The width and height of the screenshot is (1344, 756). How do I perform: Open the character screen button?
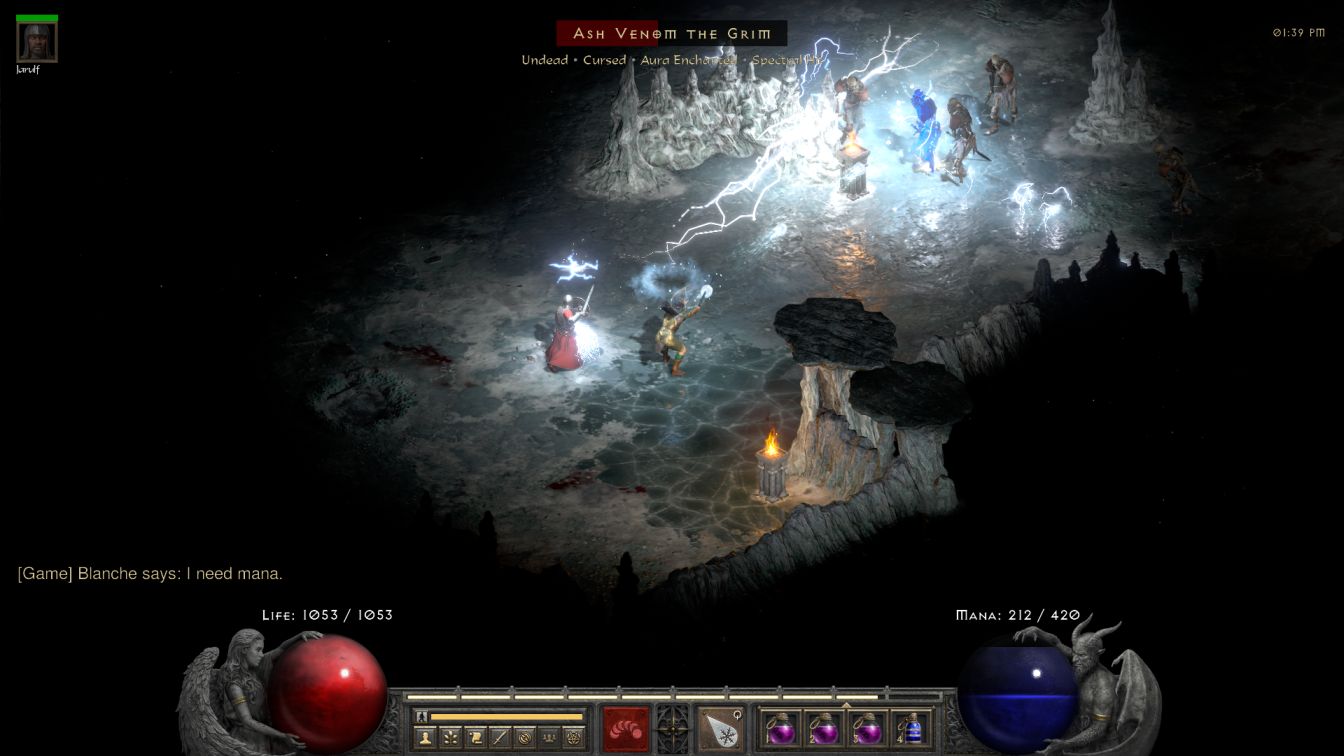[427, 738]
